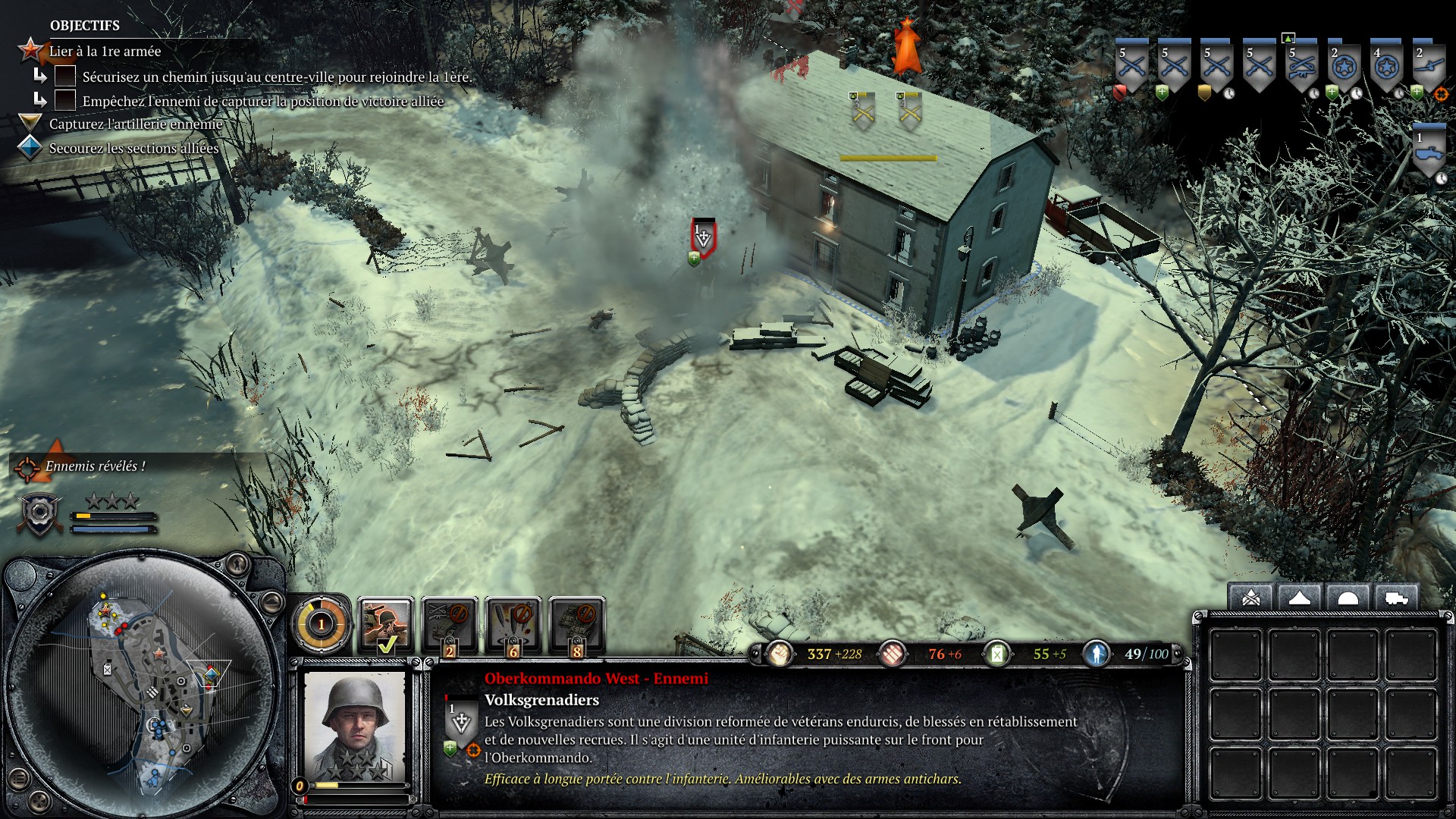
Task: Open the dome-shaped building tab
Action: (1348, 598)
